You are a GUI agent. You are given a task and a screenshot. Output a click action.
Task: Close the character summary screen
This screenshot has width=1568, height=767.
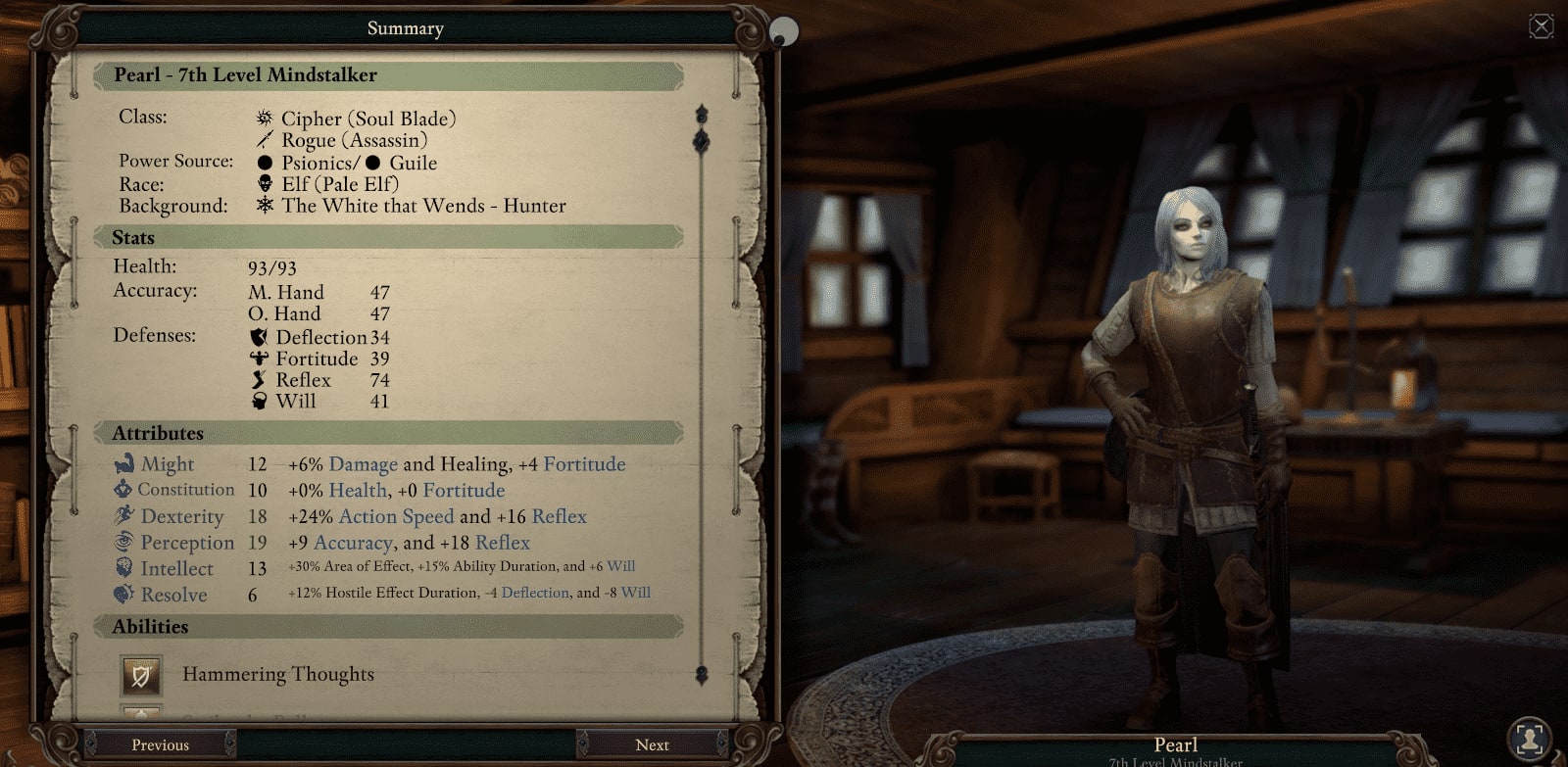pos(1541,26)
